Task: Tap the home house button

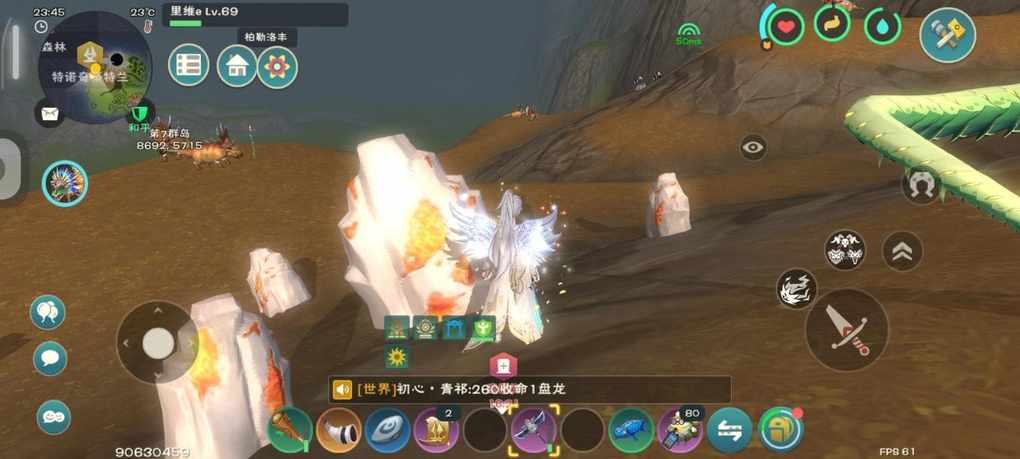Action: pos(237,66)
